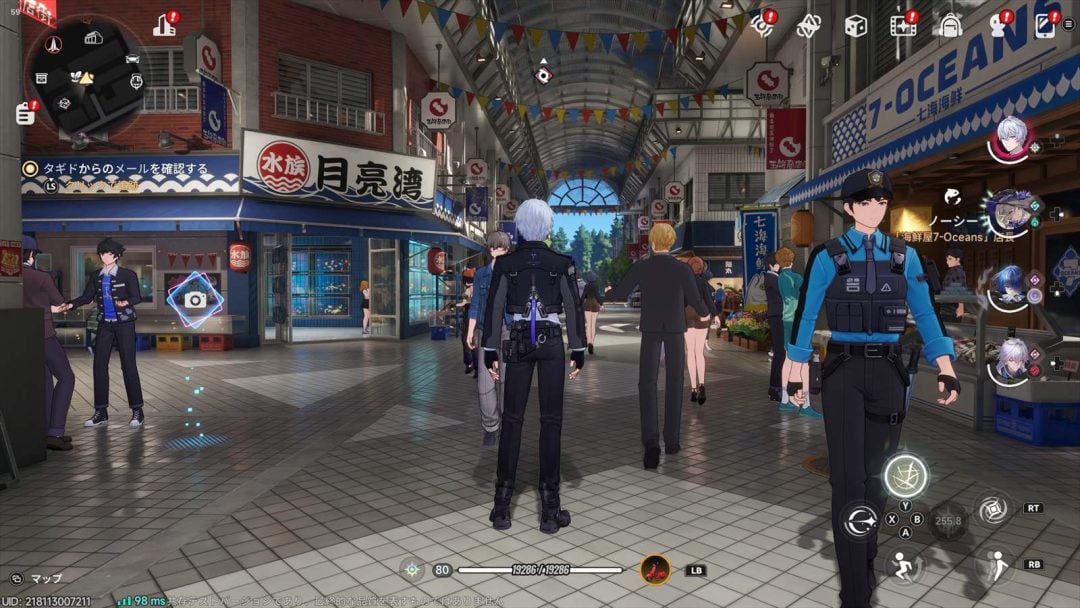Switch to the bottom silver-haired party member
Screen dimensions: 1080x608
[1011, 359]
